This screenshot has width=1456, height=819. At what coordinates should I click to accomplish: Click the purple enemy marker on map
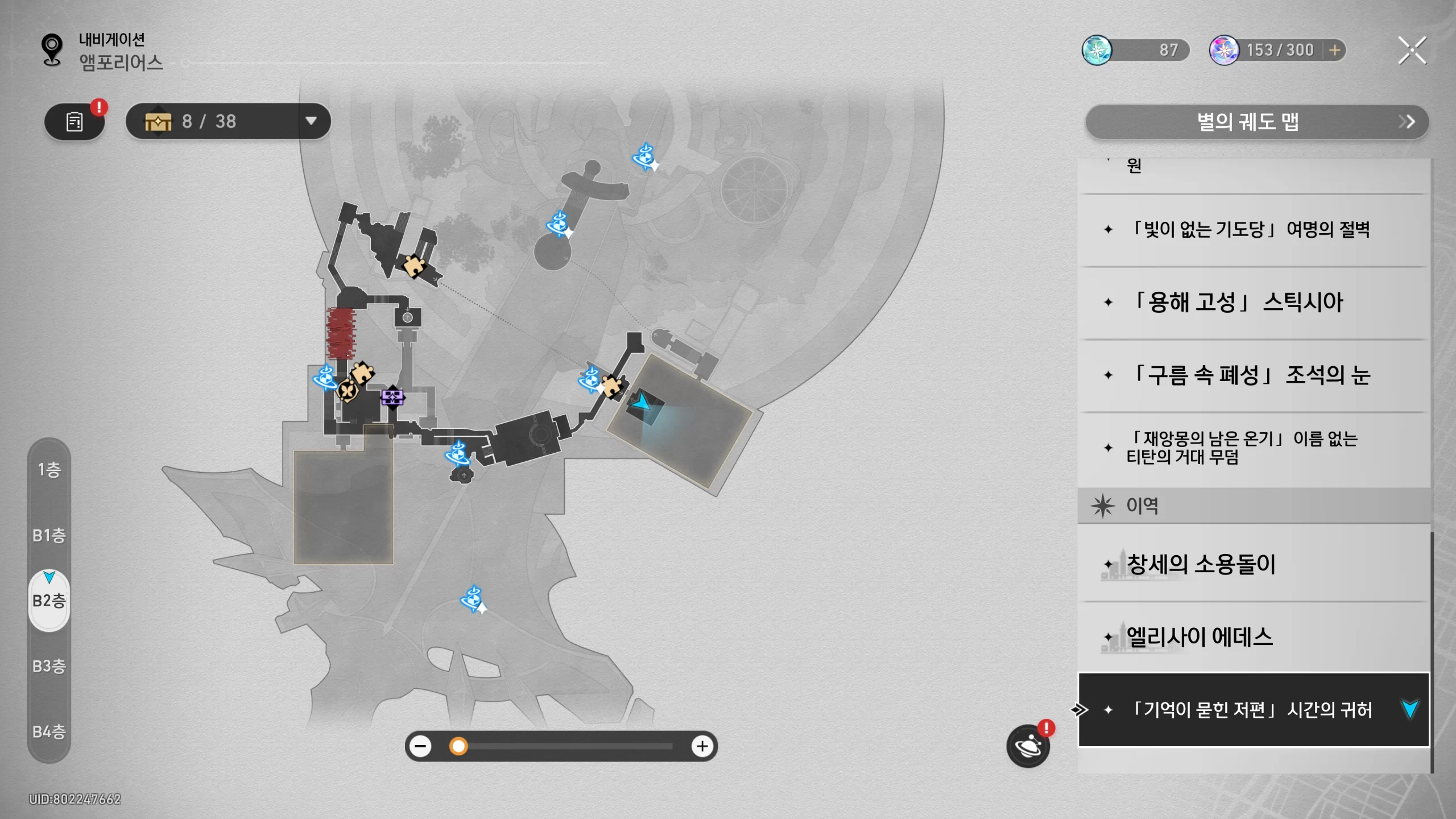pos(392,397)
